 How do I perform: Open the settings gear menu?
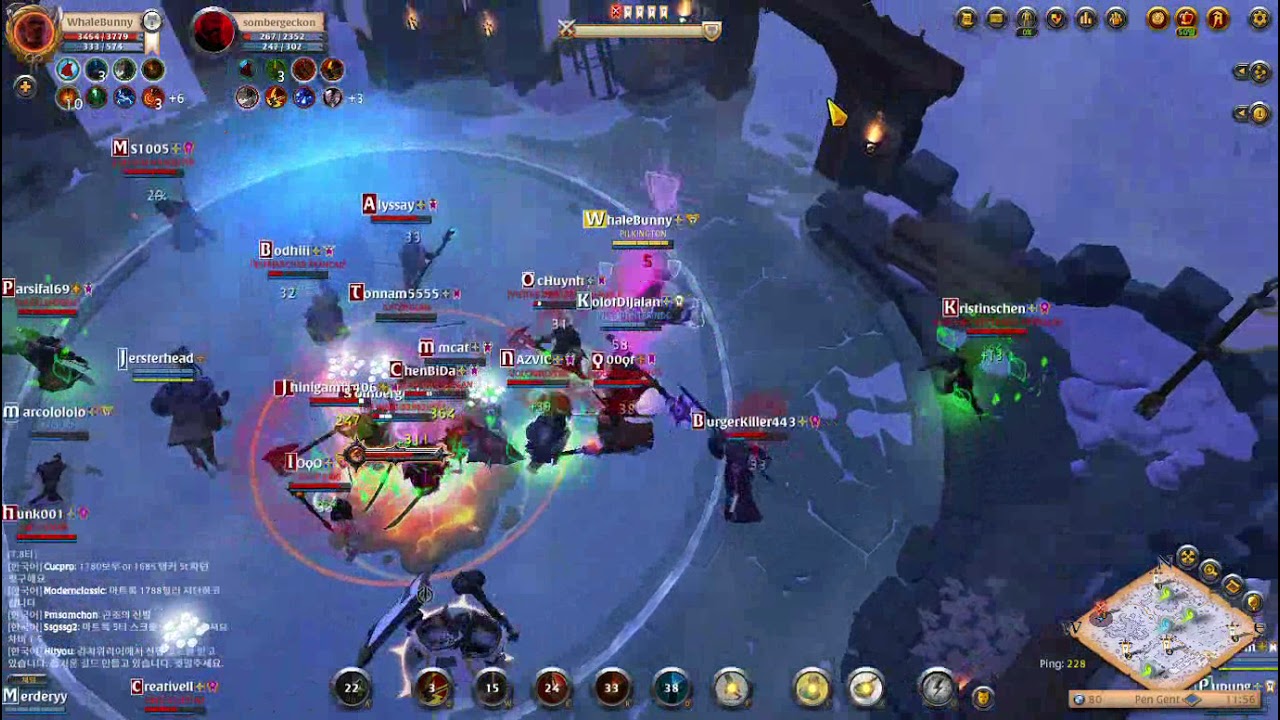1260,18
